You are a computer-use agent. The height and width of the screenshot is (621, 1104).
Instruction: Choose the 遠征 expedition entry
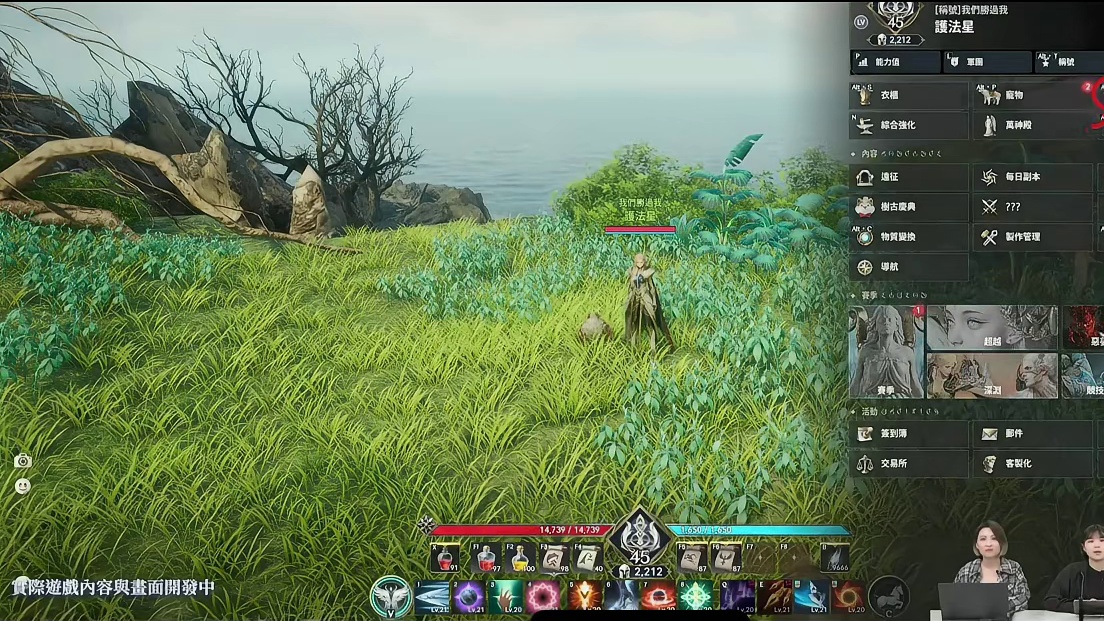909,178
